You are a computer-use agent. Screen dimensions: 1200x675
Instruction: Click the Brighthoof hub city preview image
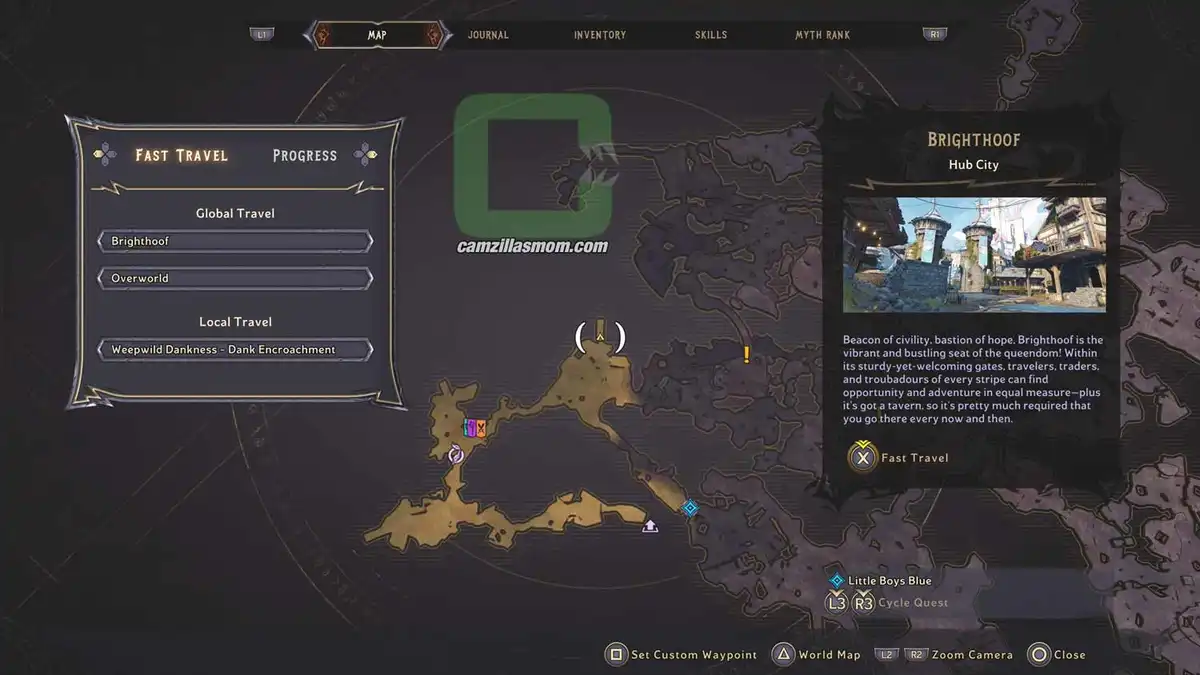974,254
